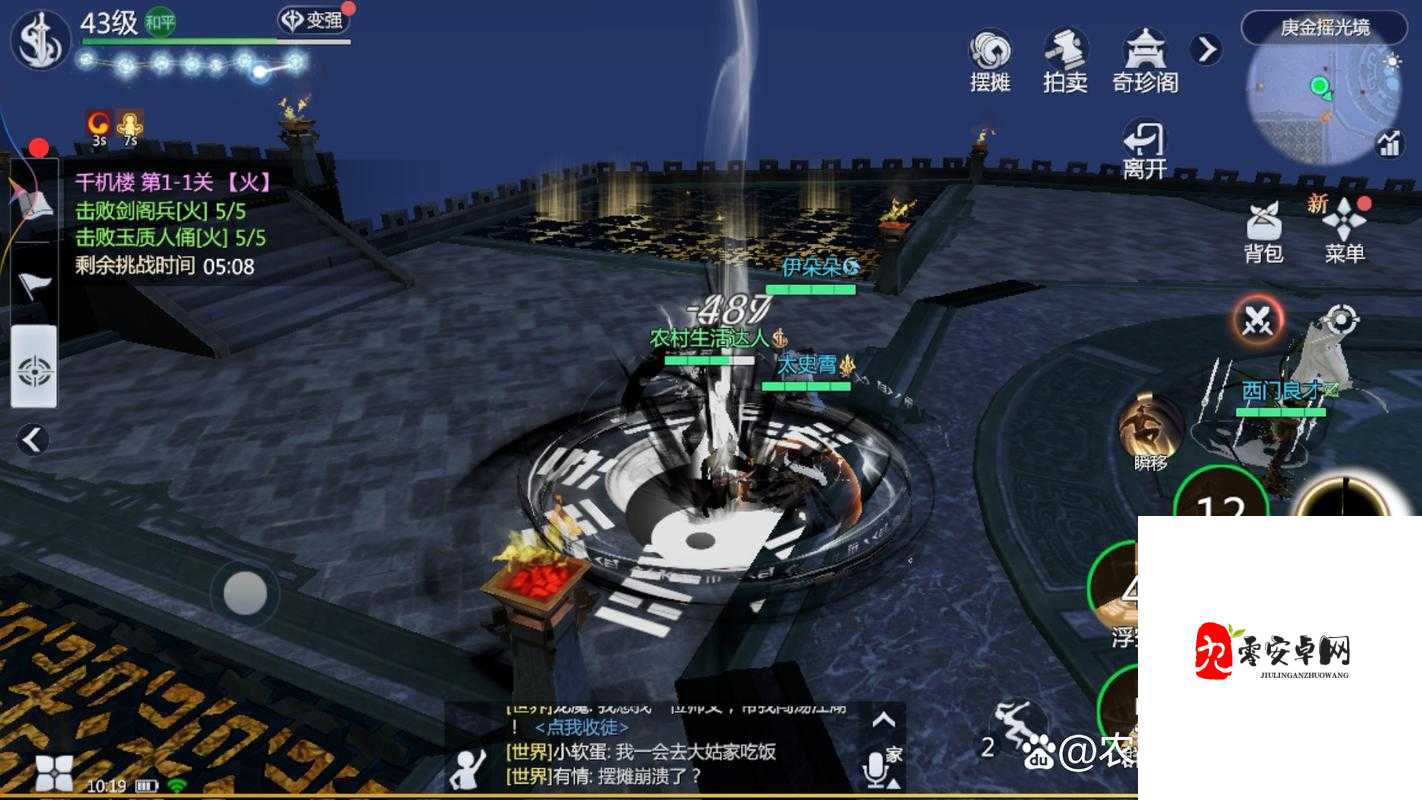Open the 拍卖 auction house
This screenshot has width=1422, height=800.
click(1065, 60)
